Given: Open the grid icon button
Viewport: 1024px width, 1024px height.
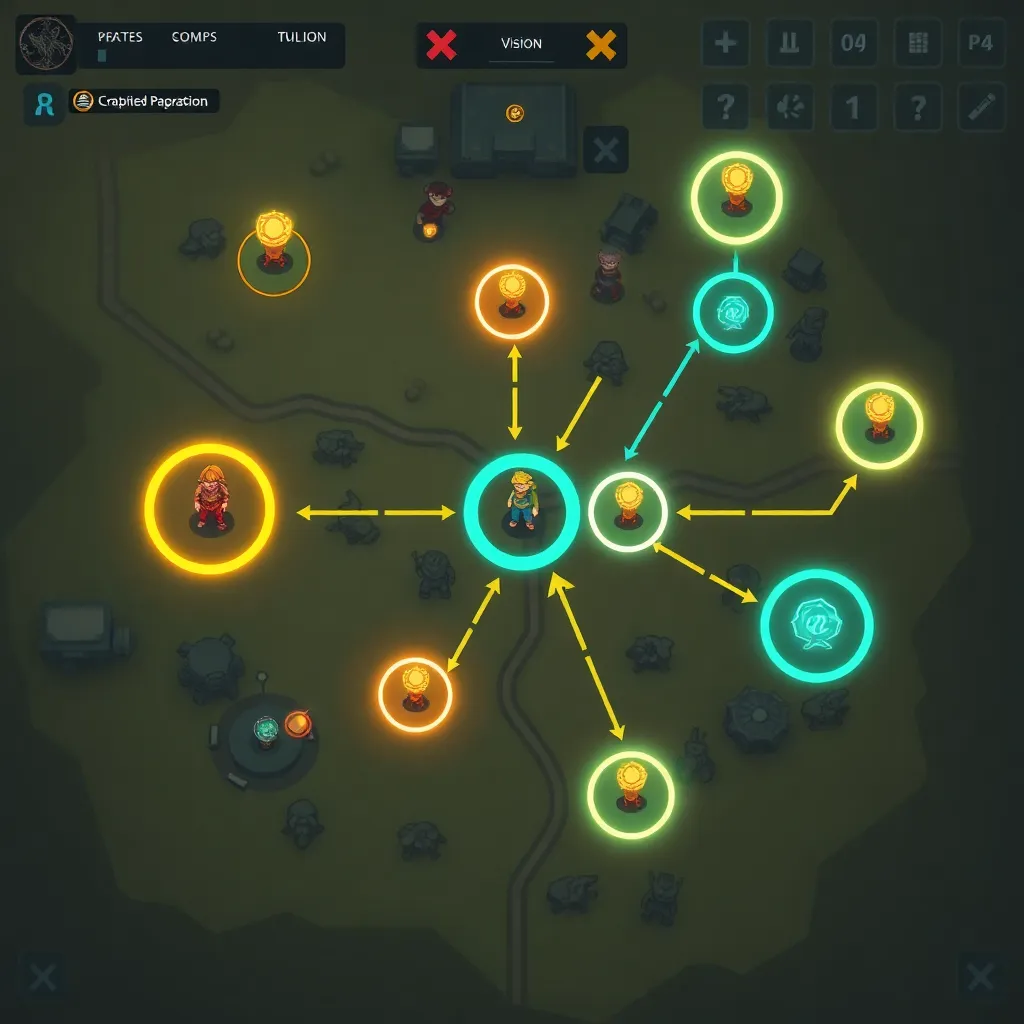Looking at the screenshot, I should coord(917,44).
